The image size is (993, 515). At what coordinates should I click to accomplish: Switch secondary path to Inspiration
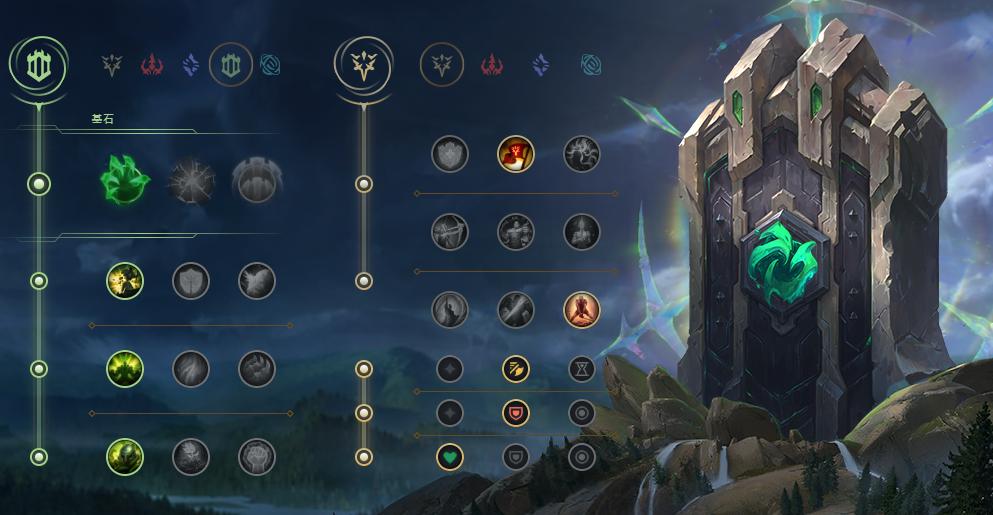tap(591, 65)
